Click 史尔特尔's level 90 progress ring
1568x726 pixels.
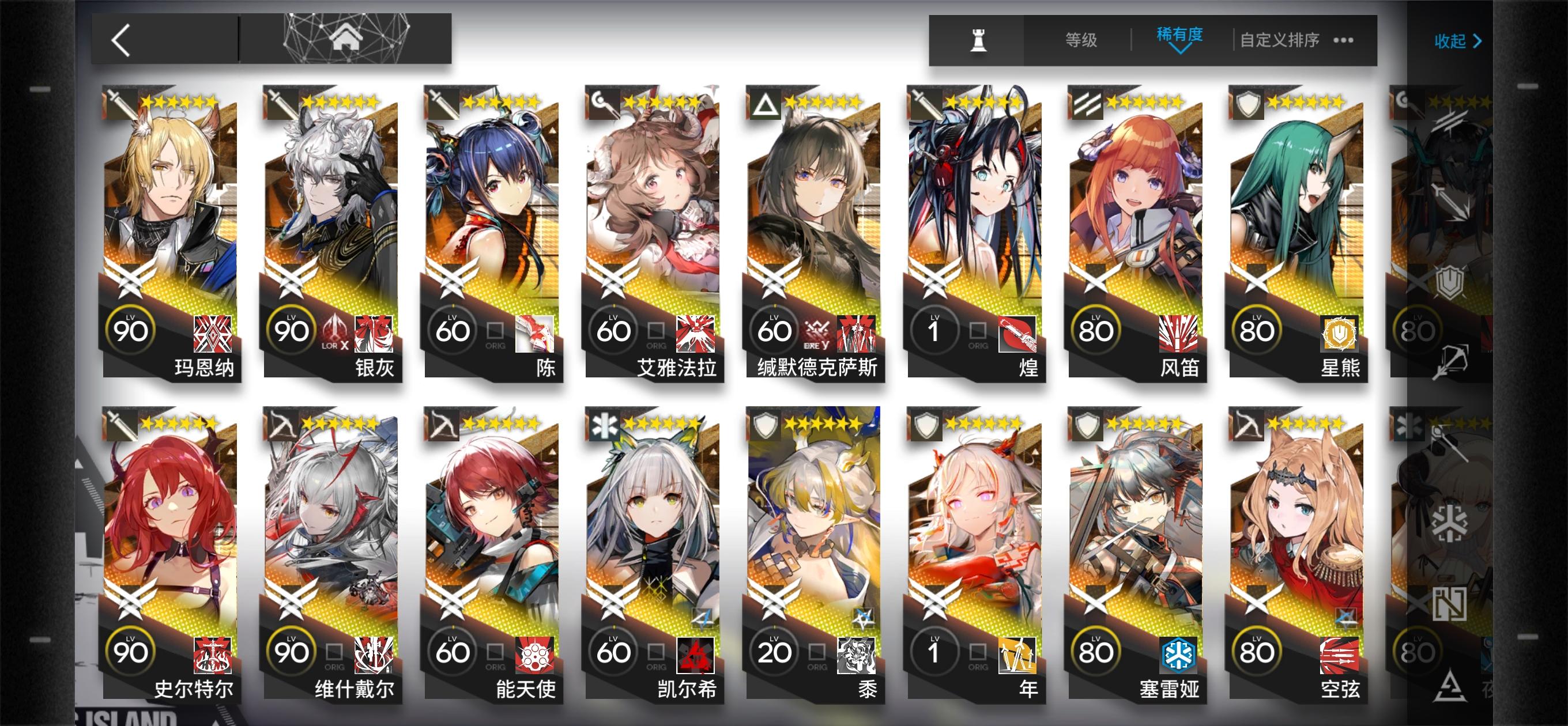pyautogui.click(x=131, y=649)
